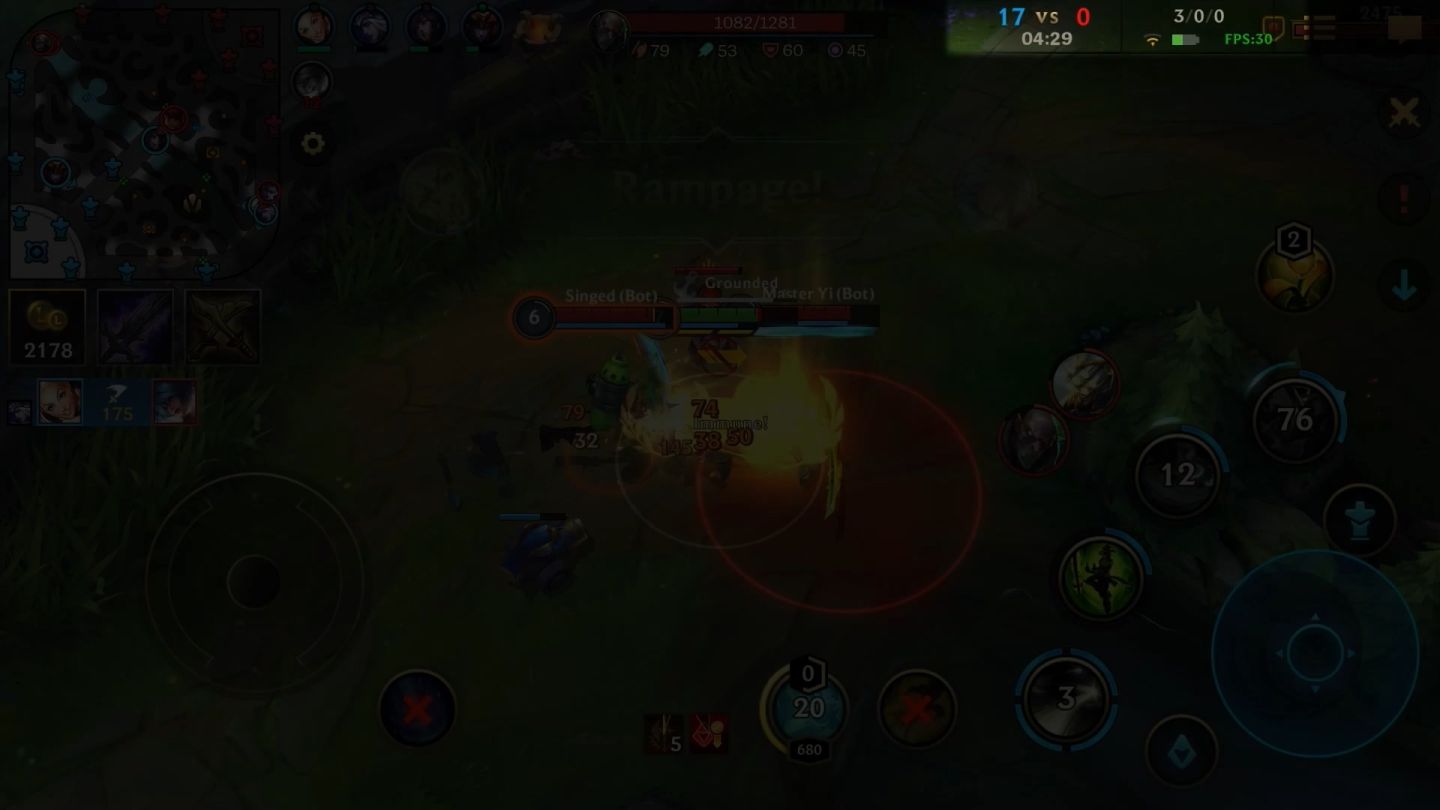Screen dimensions: 1440x810
Task: Open the scoreboard list icon
Action: pyautogui.click(x=1318, y=28)
